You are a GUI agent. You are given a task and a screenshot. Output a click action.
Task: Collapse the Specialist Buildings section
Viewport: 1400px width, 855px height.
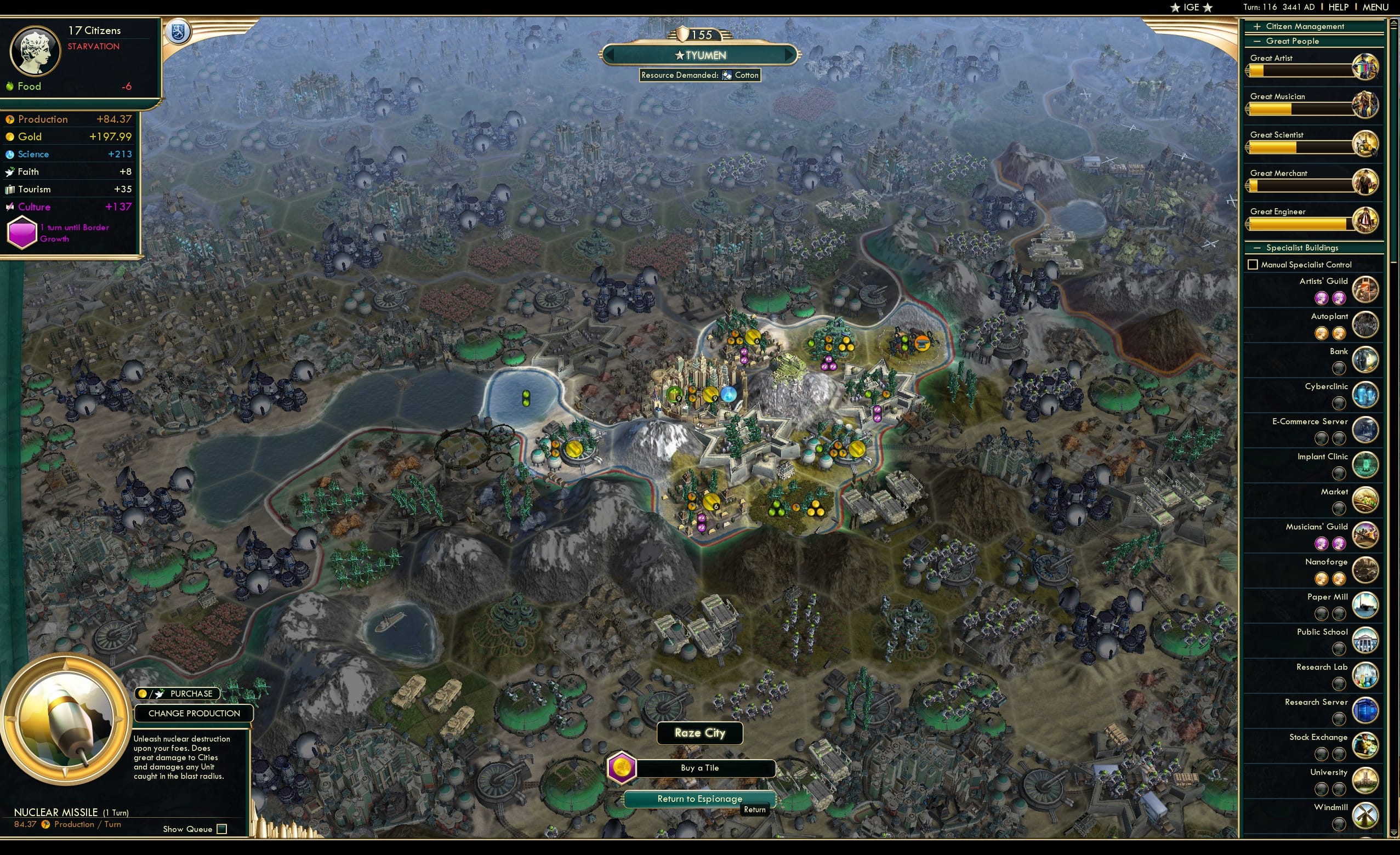(1257, 247)
